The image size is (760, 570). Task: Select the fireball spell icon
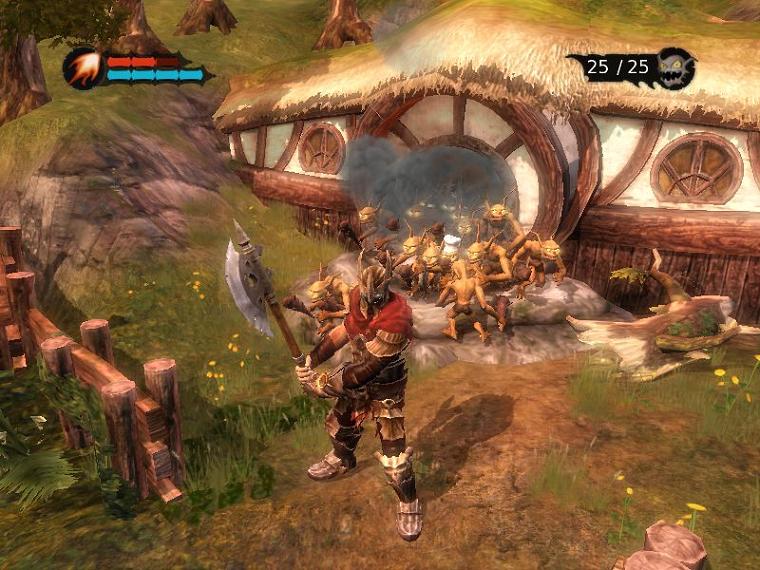point(82,68)
